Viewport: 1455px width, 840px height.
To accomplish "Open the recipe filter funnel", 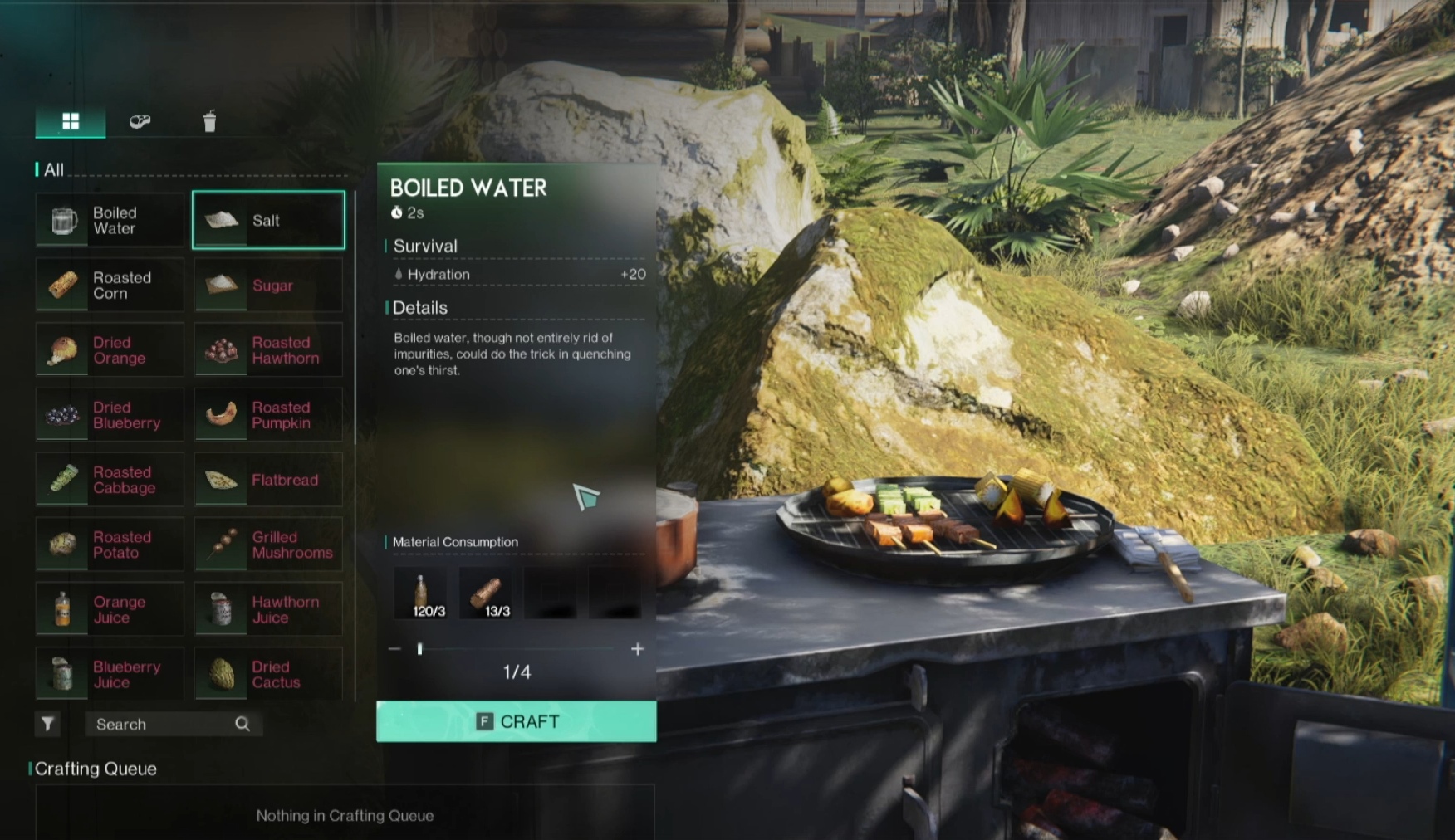I will click(48, 725).
